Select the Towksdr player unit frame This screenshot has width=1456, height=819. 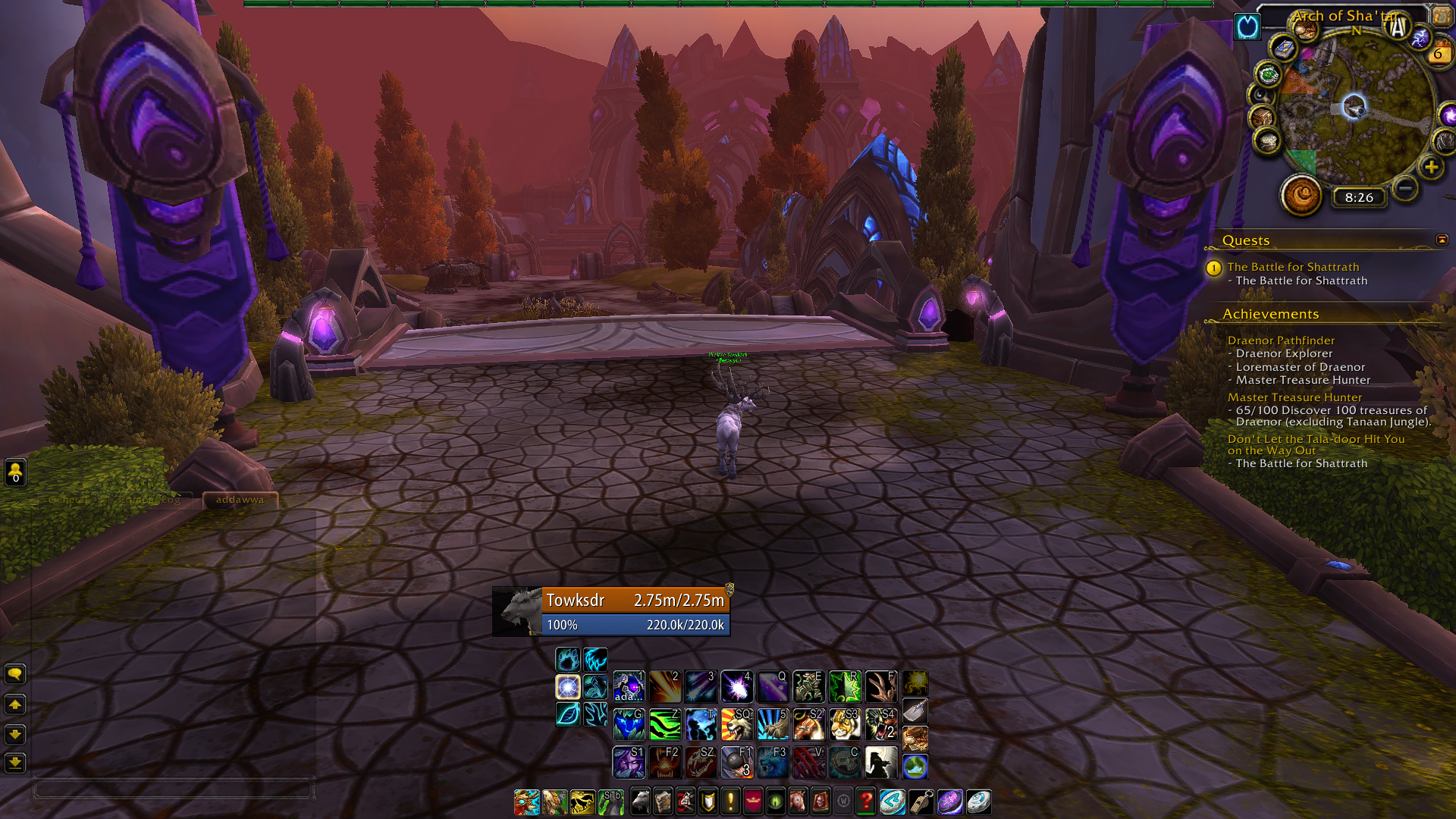[x=635, y=601]
